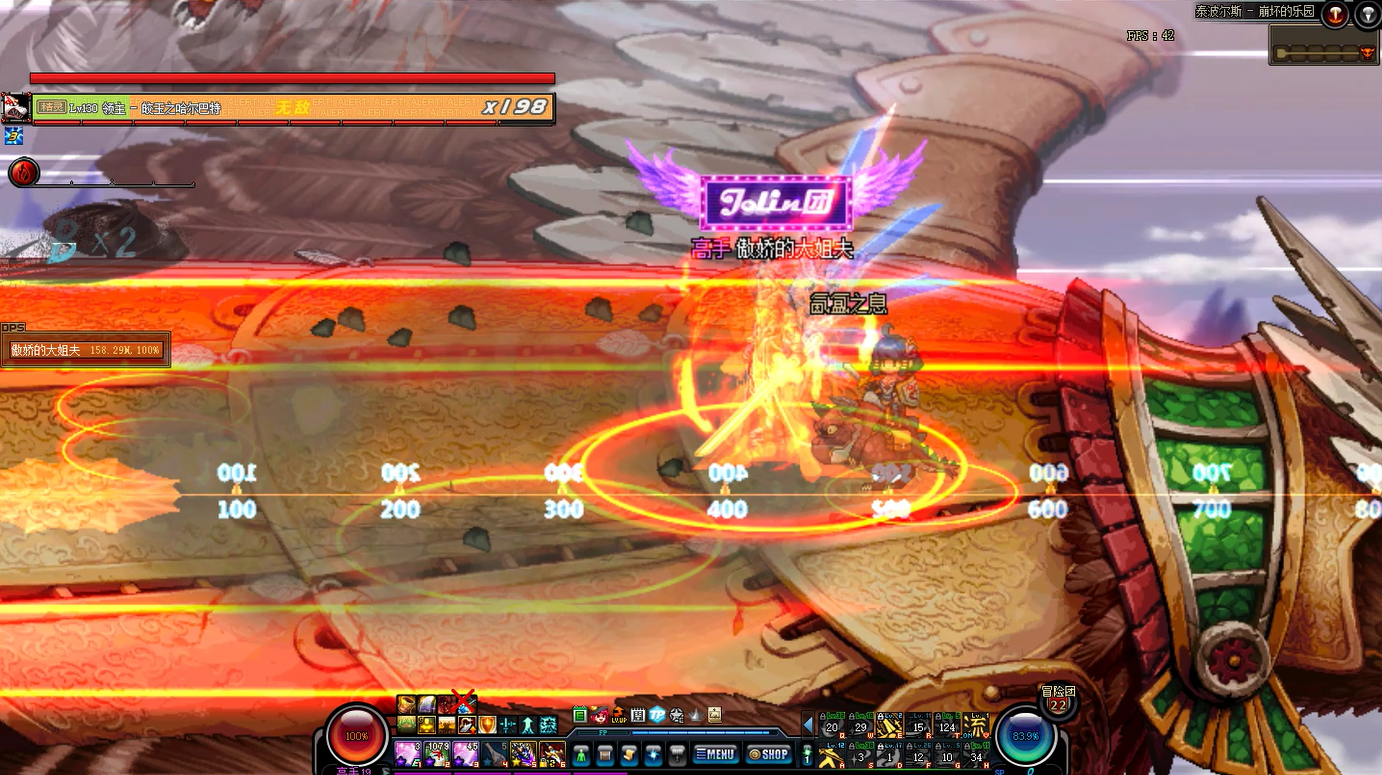Click the boss portrait icon
Viewport: 1382px width, 775px height.
coord(15,107)
